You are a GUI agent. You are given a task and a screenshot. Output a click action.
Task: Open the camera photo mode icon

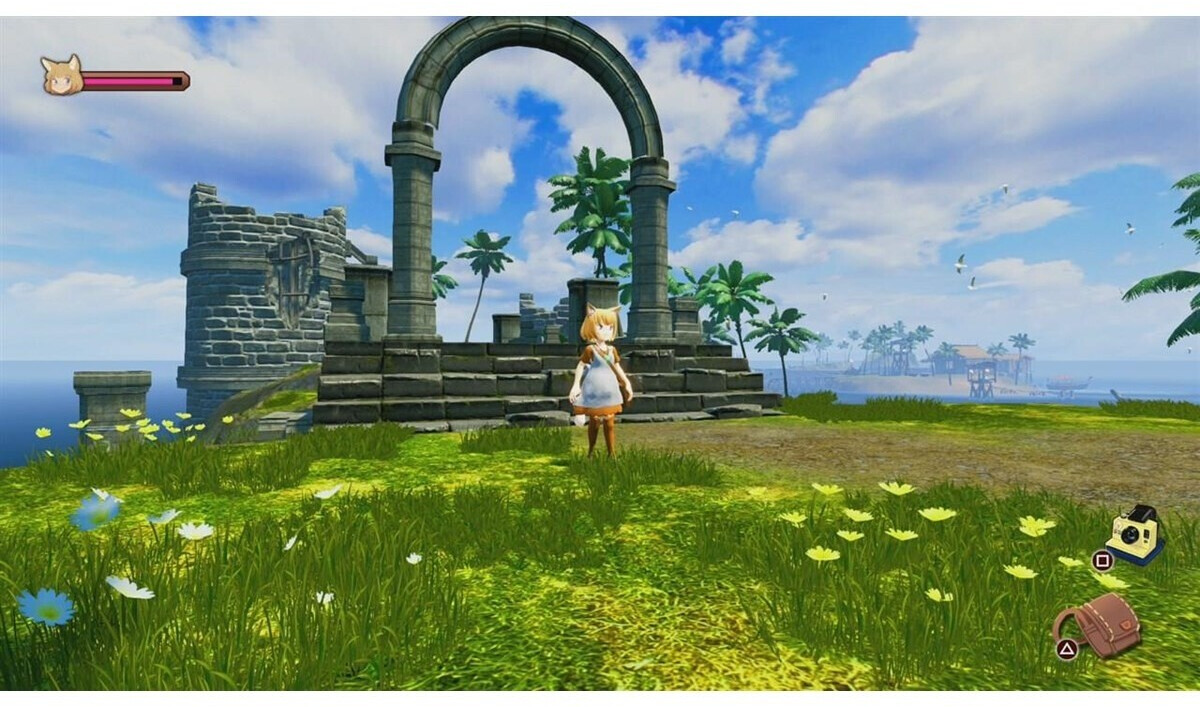click(1135, 533)
